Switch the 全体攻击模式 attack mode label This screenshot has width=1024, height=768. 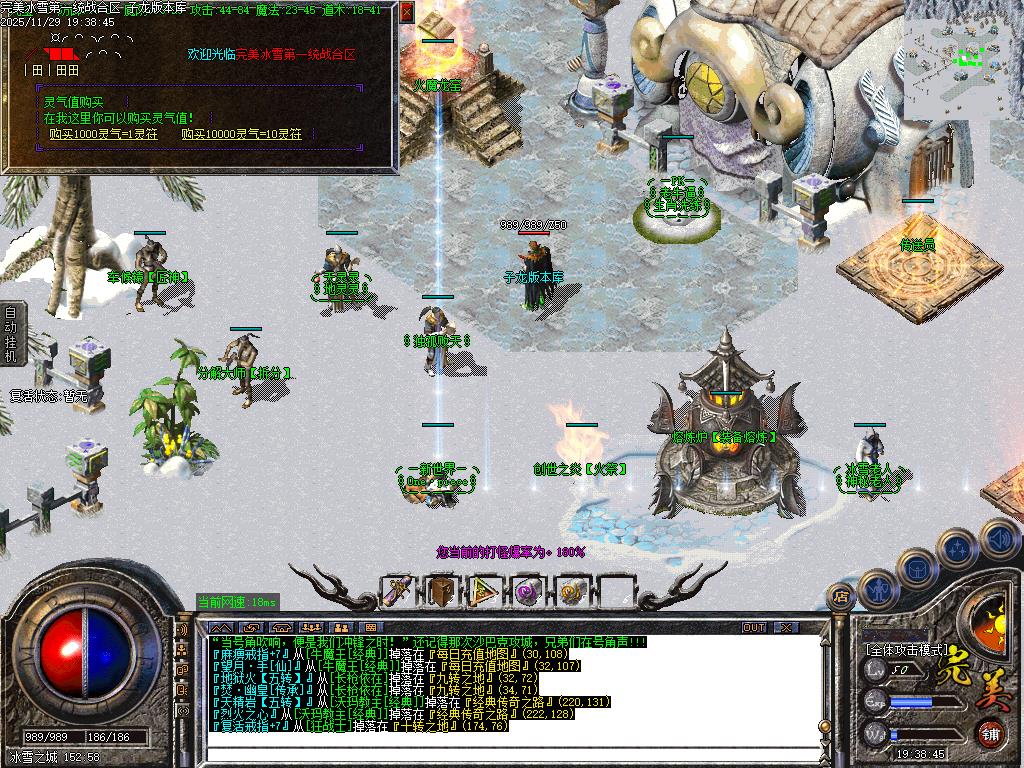tap(906, 649)
